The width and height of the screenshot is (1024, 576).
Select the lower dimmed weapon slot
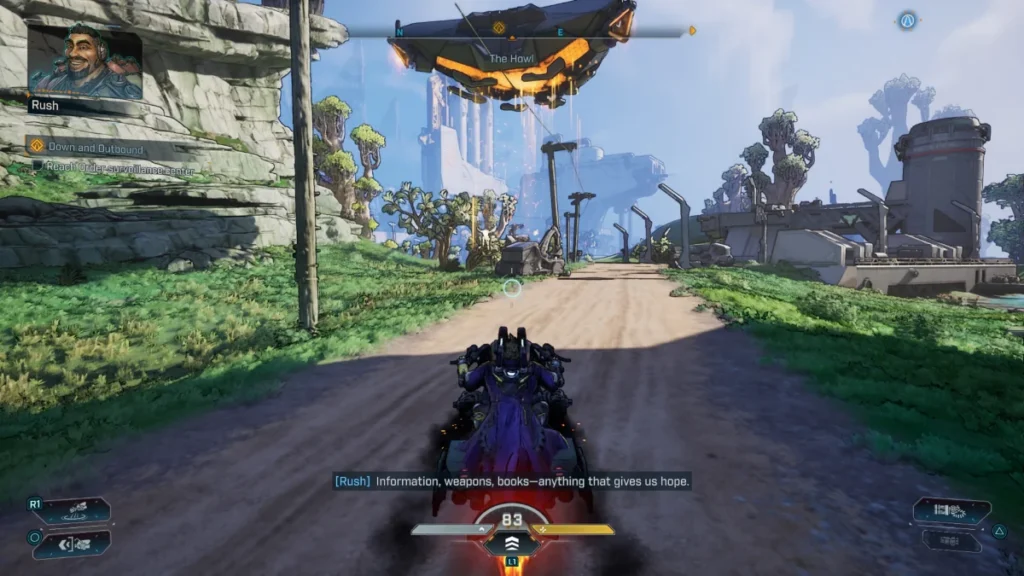click(951, 541)
